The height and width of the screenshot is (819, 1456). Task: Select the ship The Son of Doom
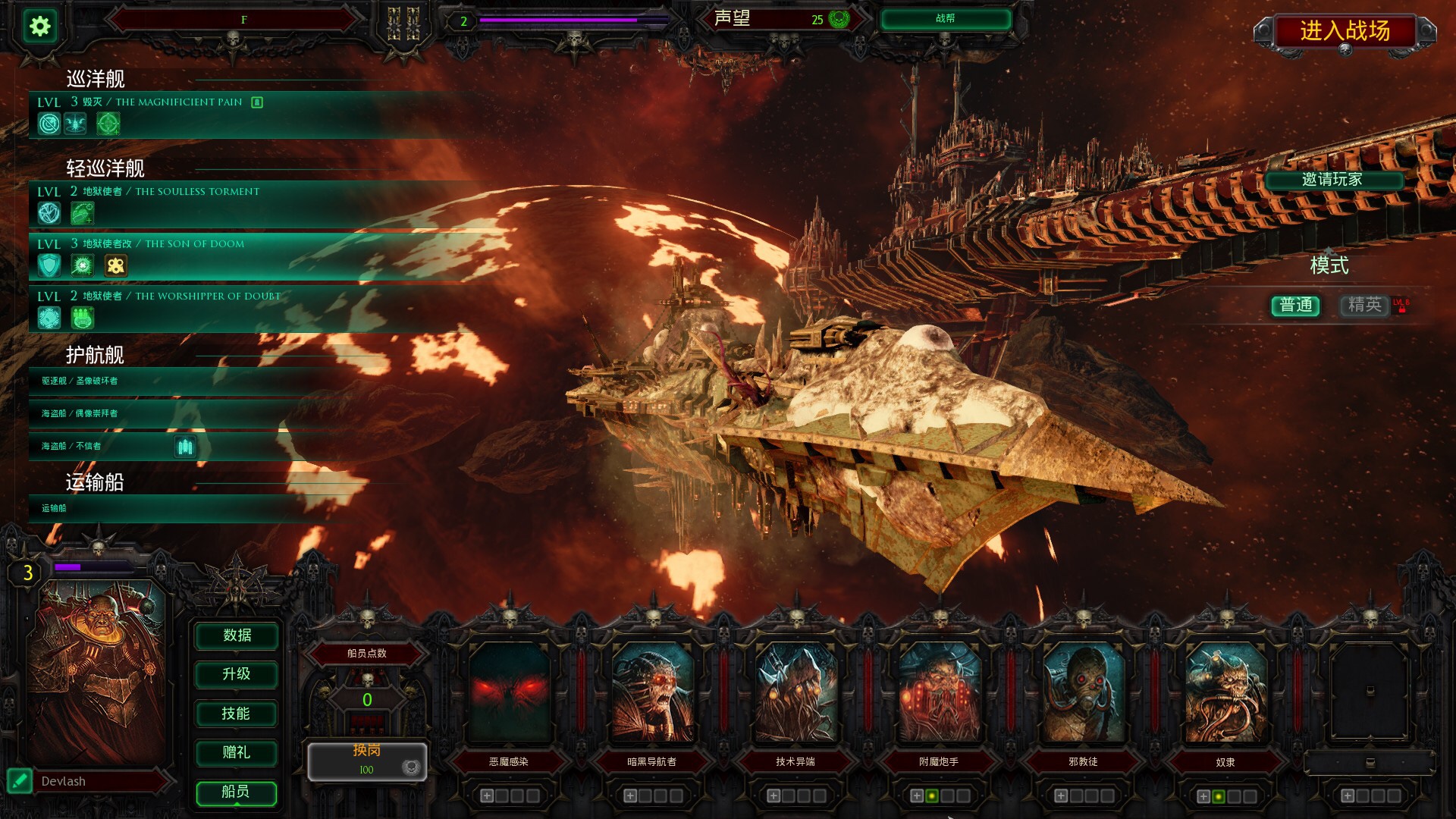(227, 256)
